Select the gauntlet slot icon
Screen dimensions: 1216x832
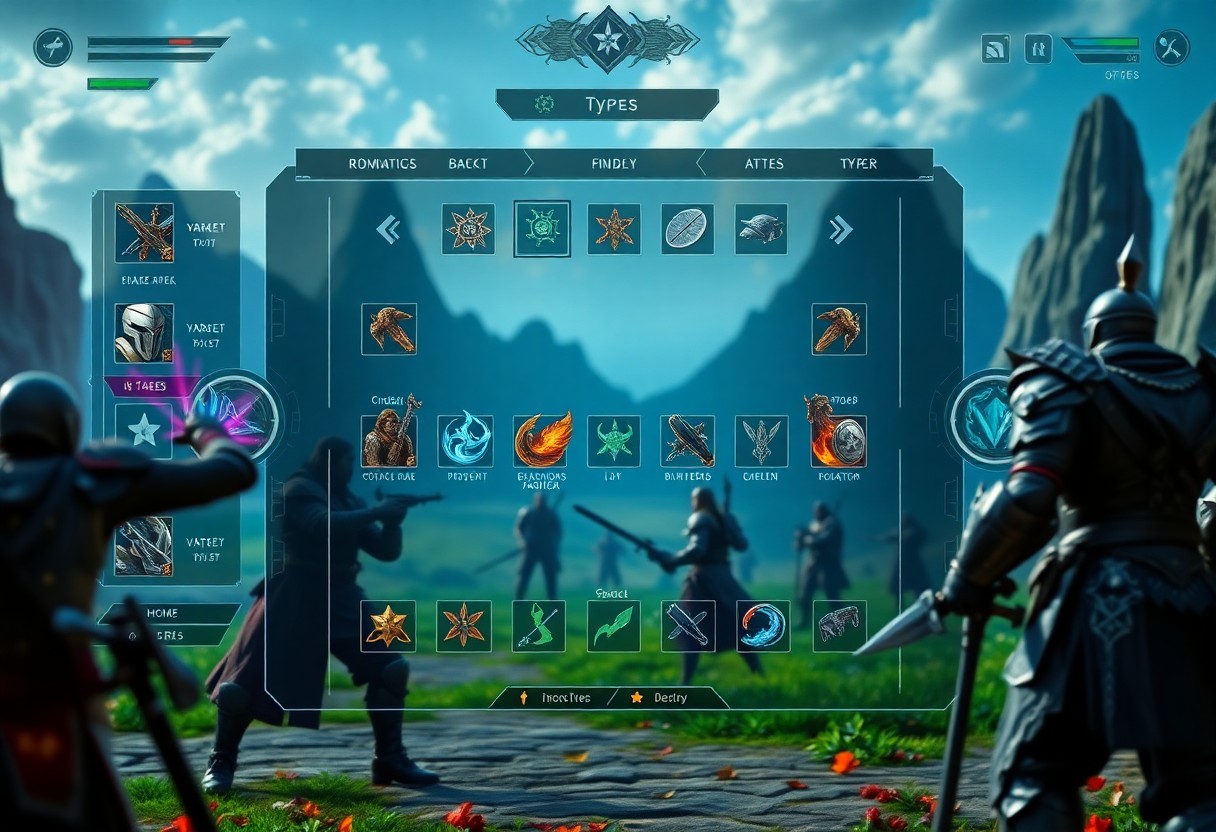[839, 626]
